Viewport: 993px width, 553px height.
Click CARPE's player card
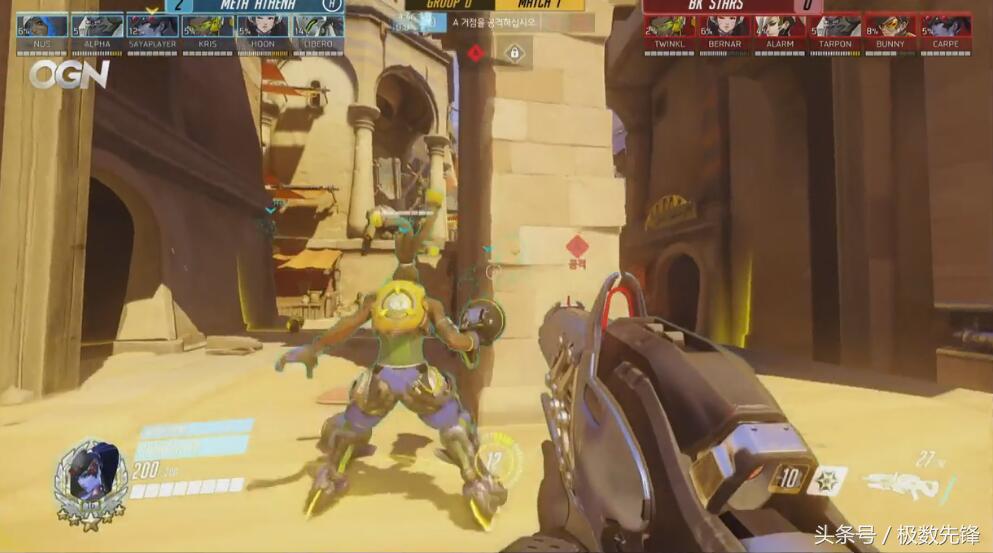tap(946, 29)
